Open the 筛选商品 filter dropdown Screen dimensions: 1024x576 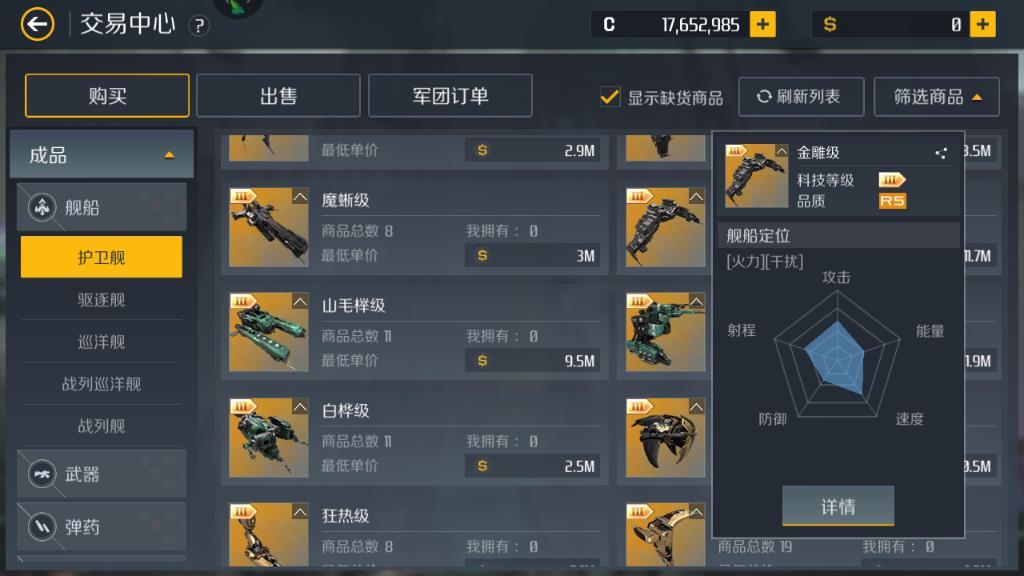coord(936,97)
